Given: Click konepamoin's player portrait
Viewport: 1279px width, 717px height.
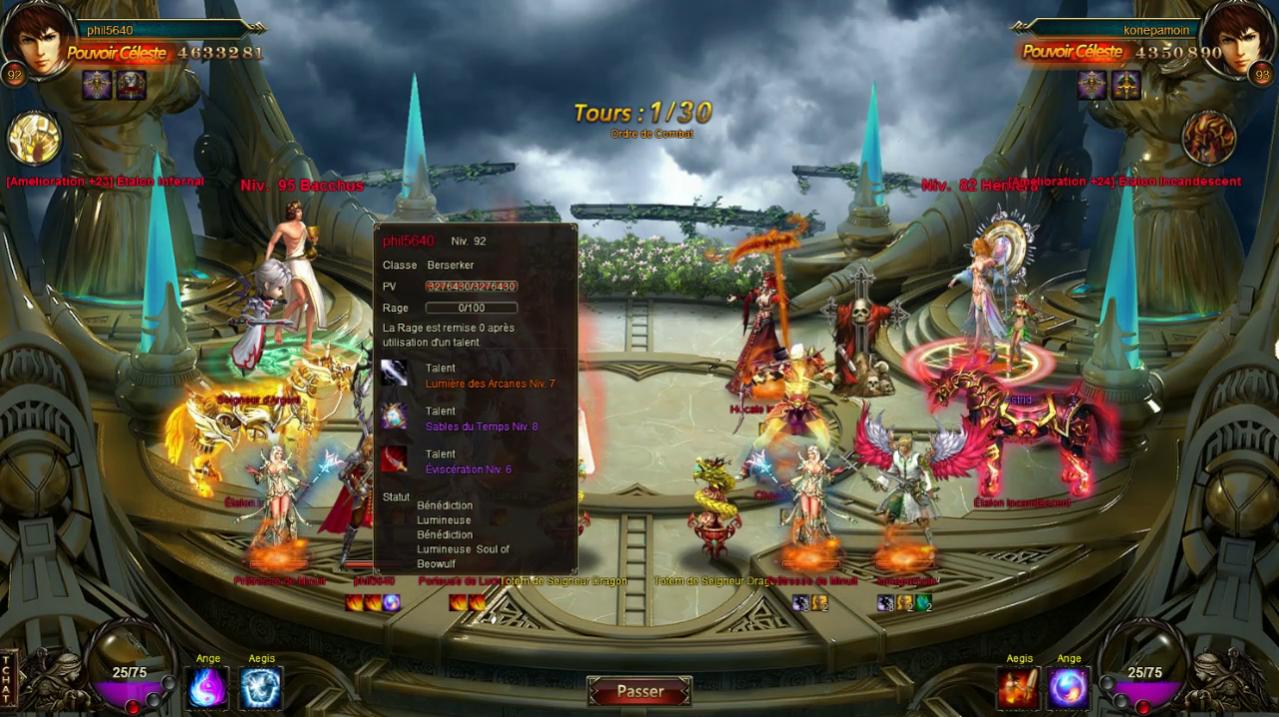Looking at the screenshot, I should point(1237,40).
